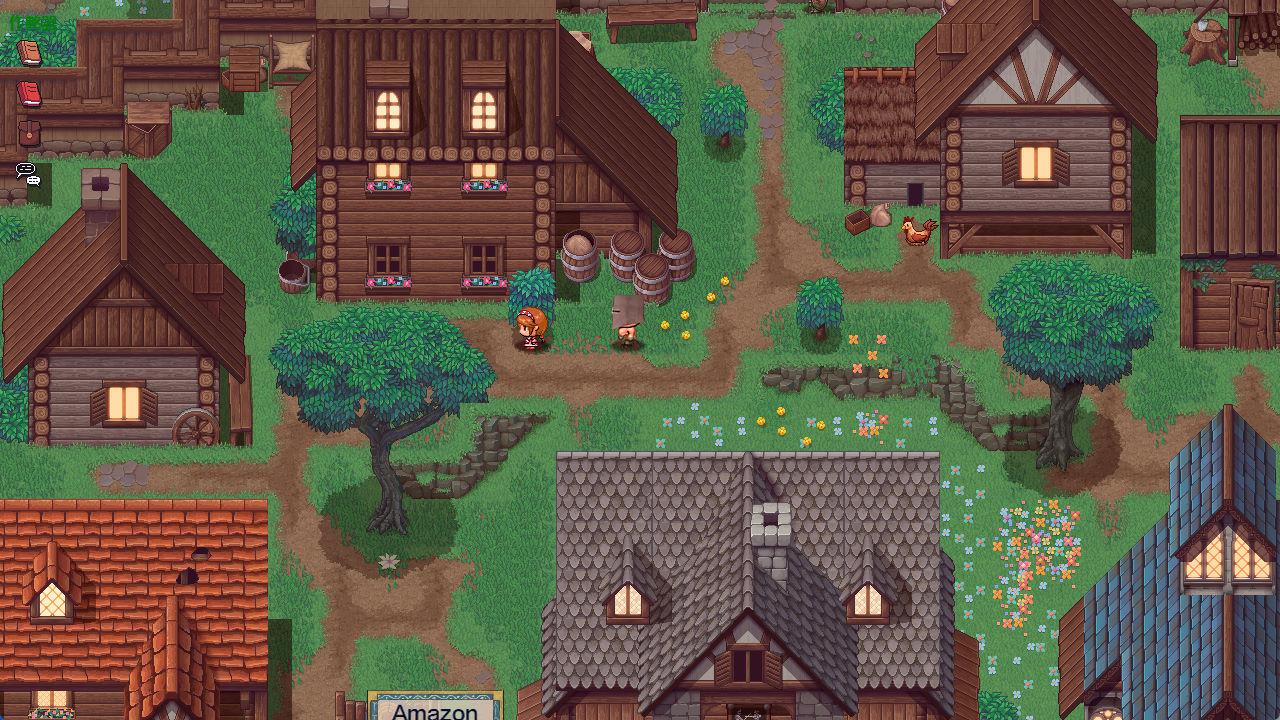Click the Amazon label panel
This screenshot has width=1280, height=720.
(435, 708)
